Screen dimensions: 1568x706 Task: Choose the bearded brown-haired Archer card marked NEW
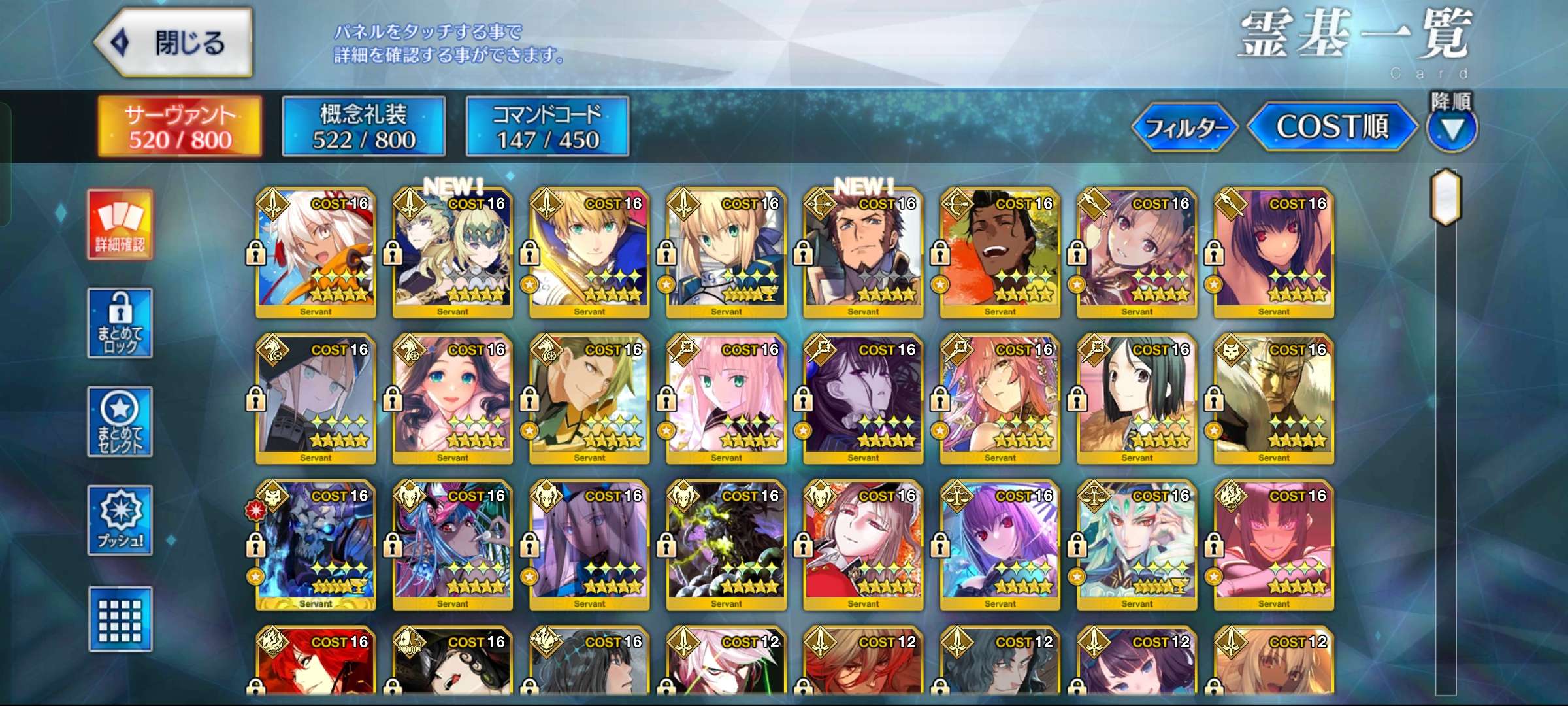pos(863,252)
